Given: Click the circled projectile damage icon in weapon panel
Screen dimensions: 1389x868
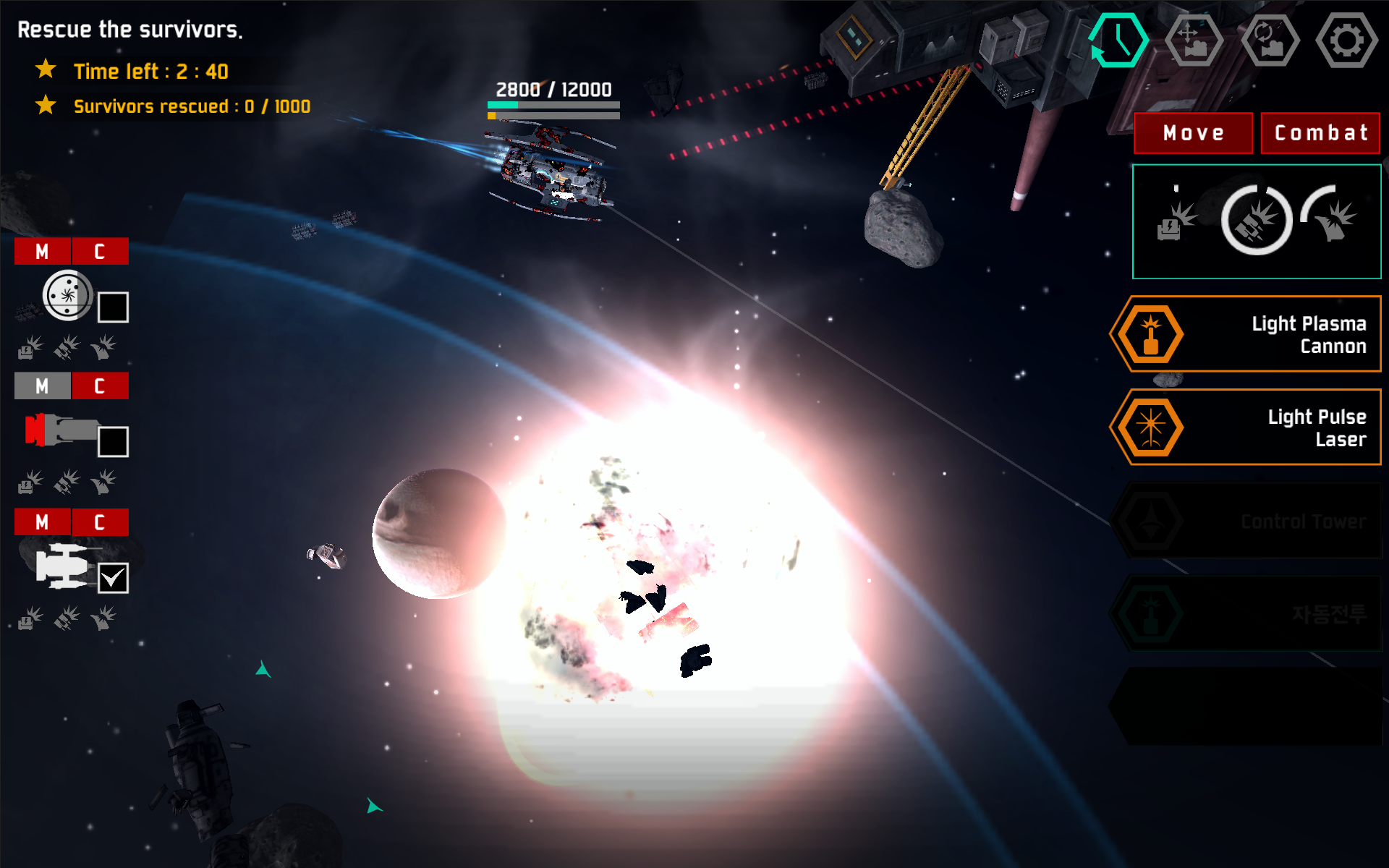Looking at the screenshot, I should click(1257, 221).
